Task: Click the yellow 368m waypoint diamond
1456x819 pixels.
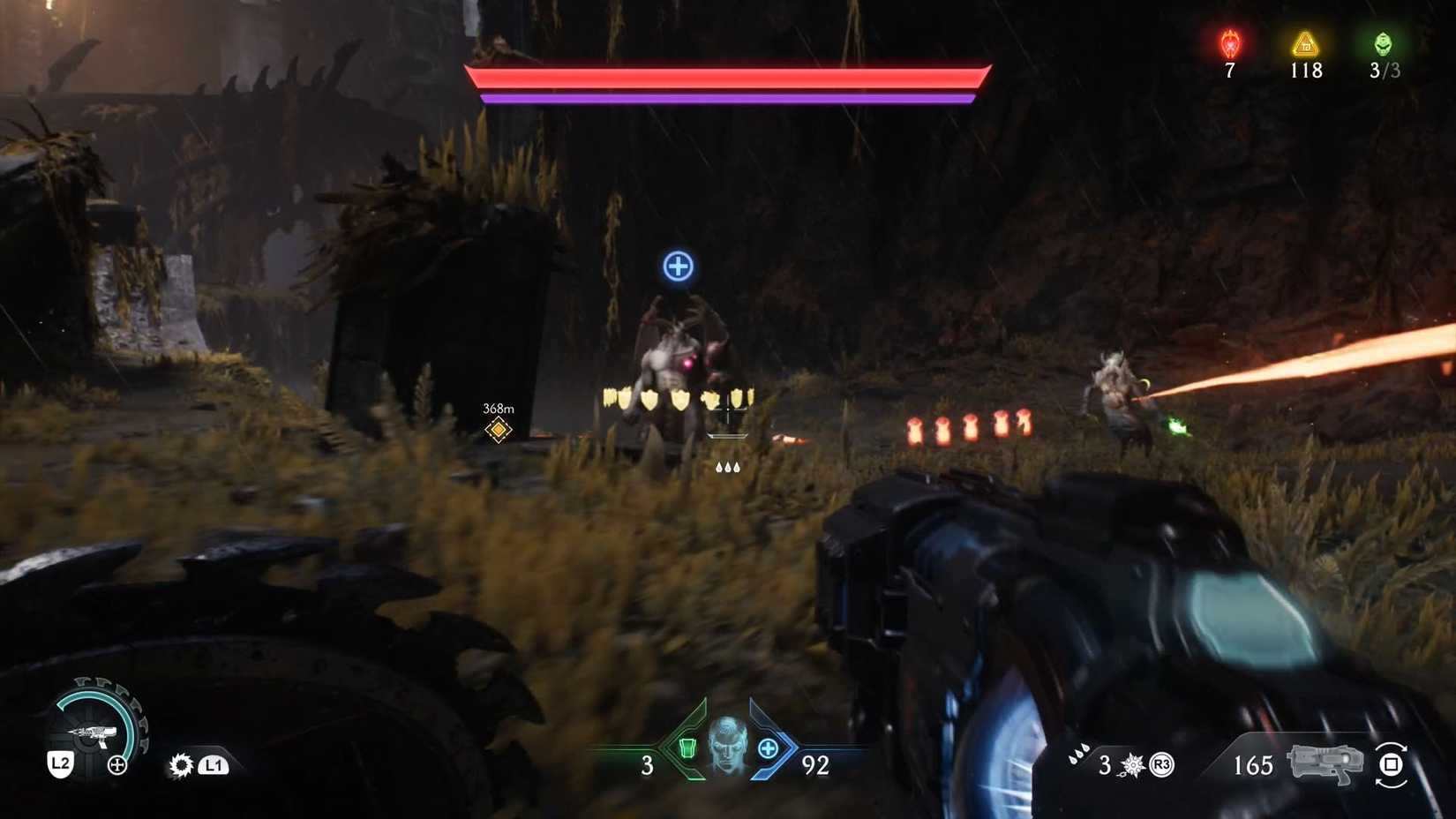Action: (x=497, y=430)
